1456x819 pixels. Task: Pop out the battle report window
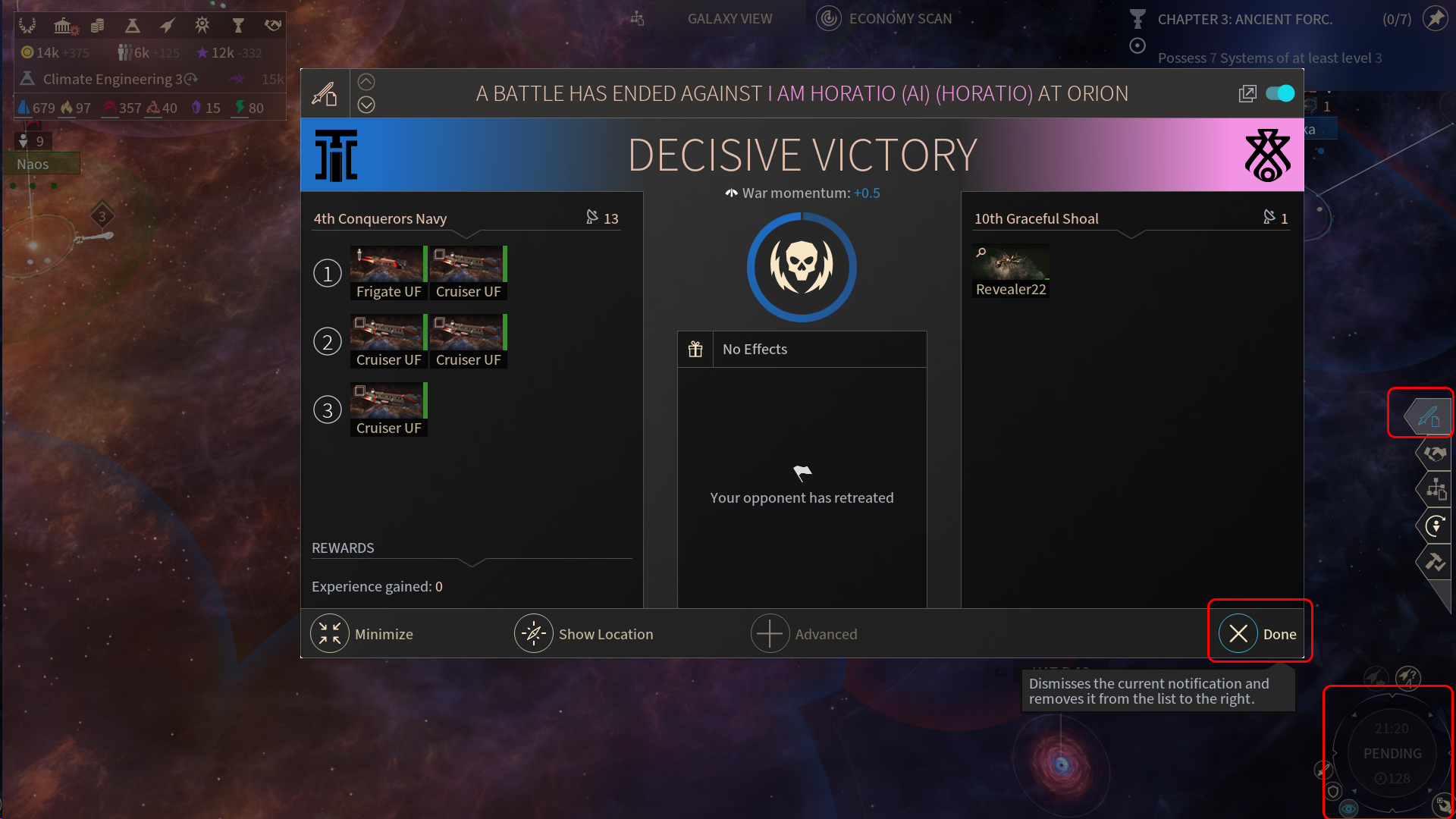coord(1247,94)
